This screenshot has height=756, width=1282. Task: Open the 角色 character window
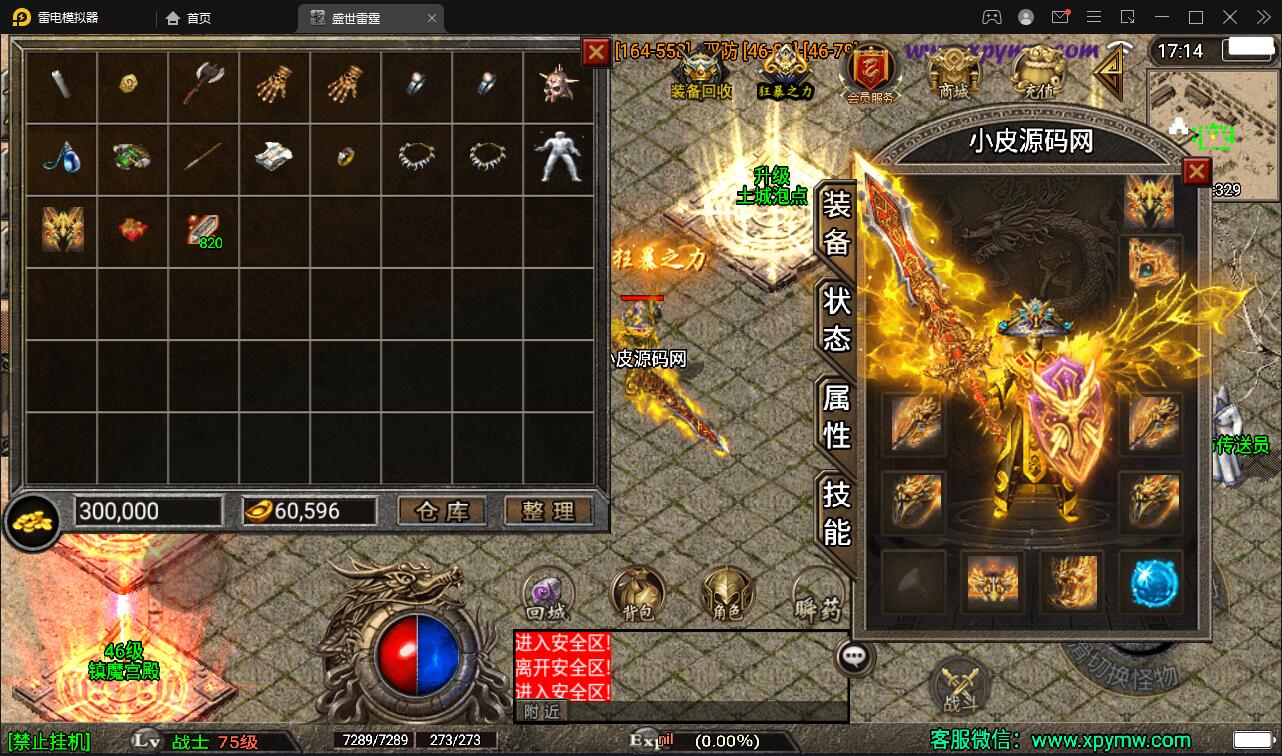(x=727, y=592)
